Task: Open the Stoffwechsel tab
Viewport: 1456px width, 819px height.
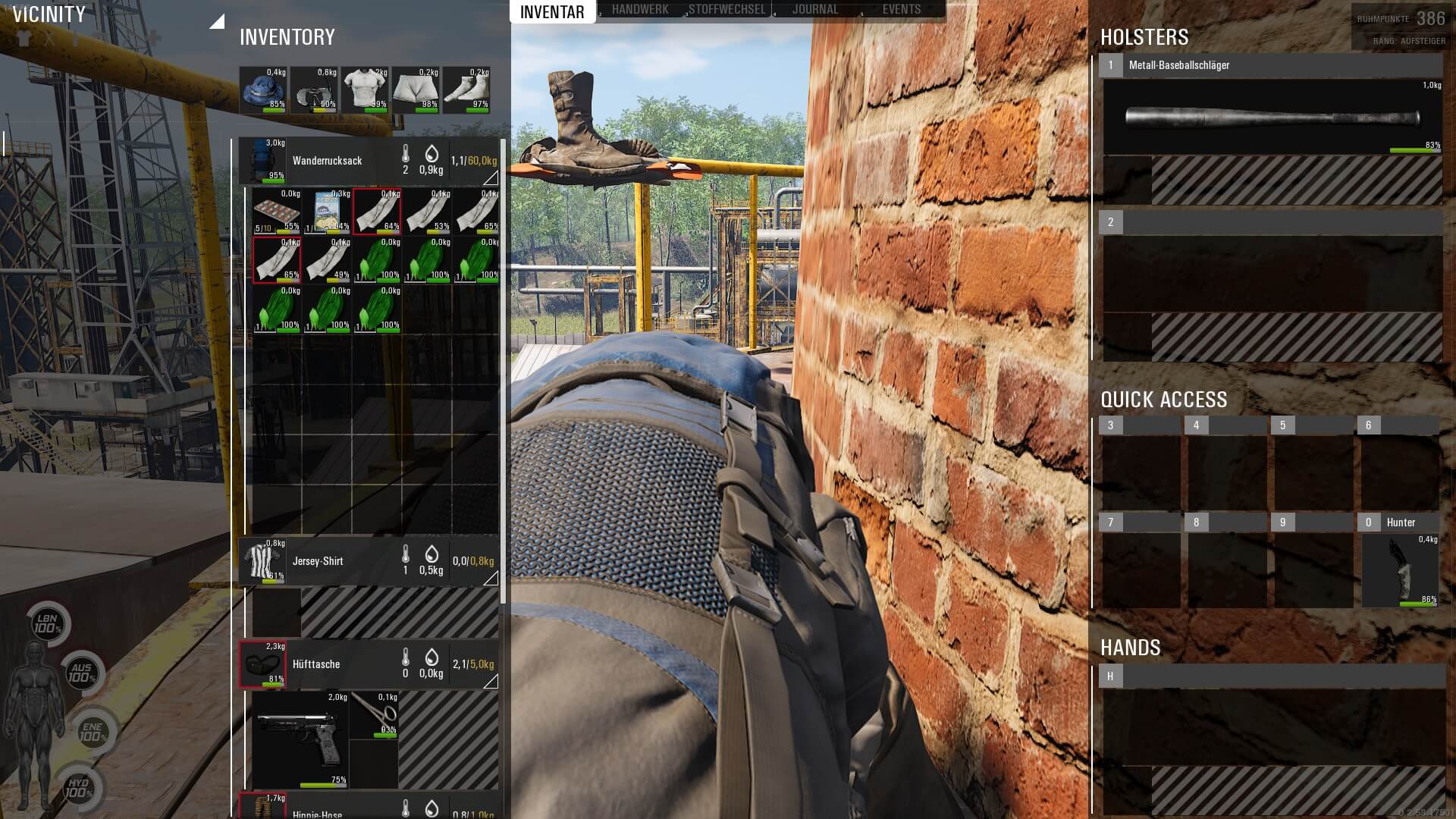Action: click(x=726, y=10)
